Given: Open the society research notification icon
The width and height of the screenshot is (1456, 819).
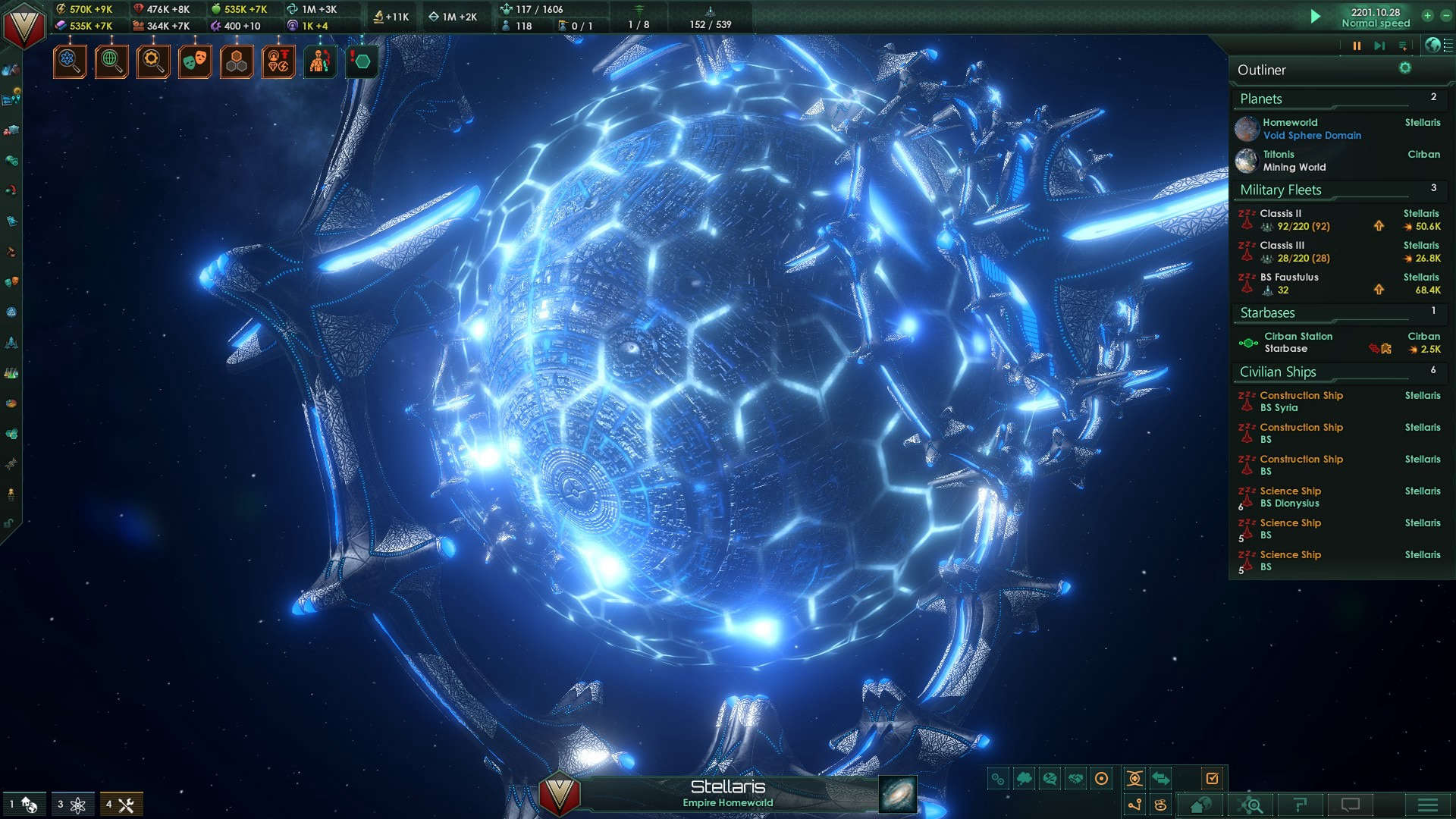Looking at the screenshot, I should coord(111,62).
